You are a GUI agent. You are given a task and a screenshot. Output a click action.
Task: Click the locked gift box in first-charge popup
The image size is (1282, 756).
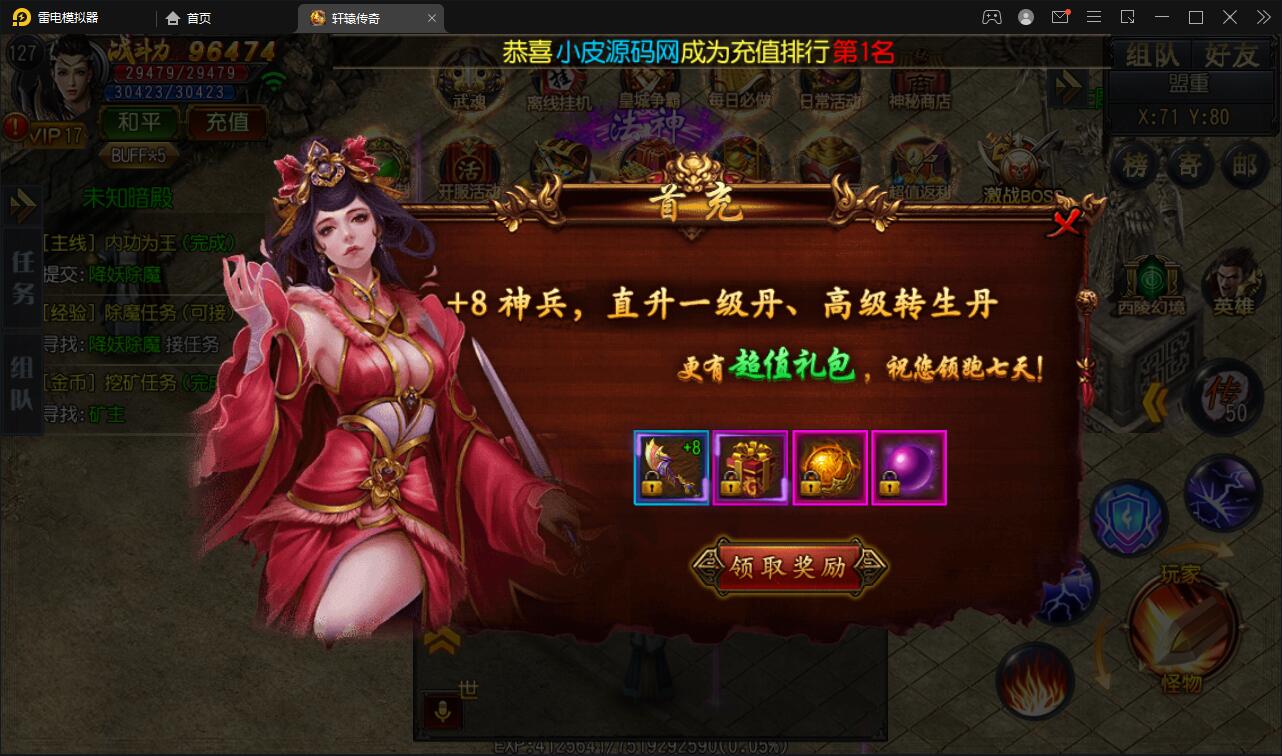[750, 467]
